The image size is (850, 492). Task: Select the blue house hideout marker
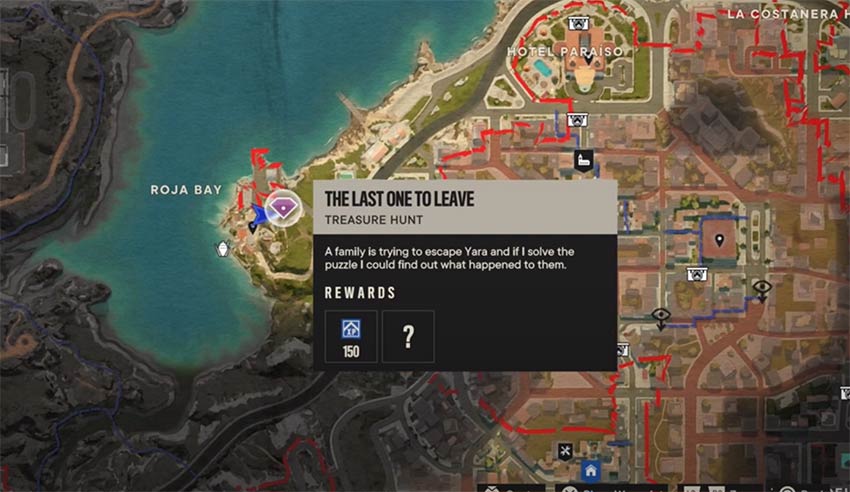point(591,469)
